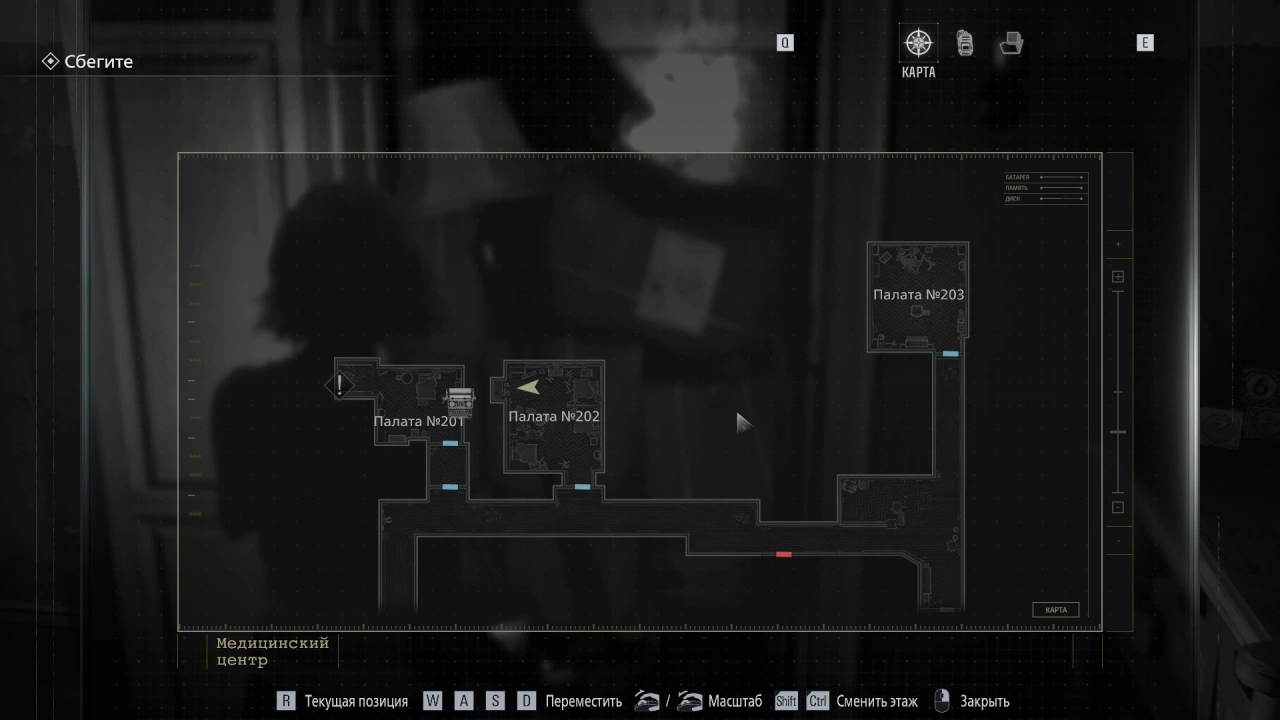Click the typewriter save point icon
This screenshot has width=1280, height=720.
tap(459, 400)
